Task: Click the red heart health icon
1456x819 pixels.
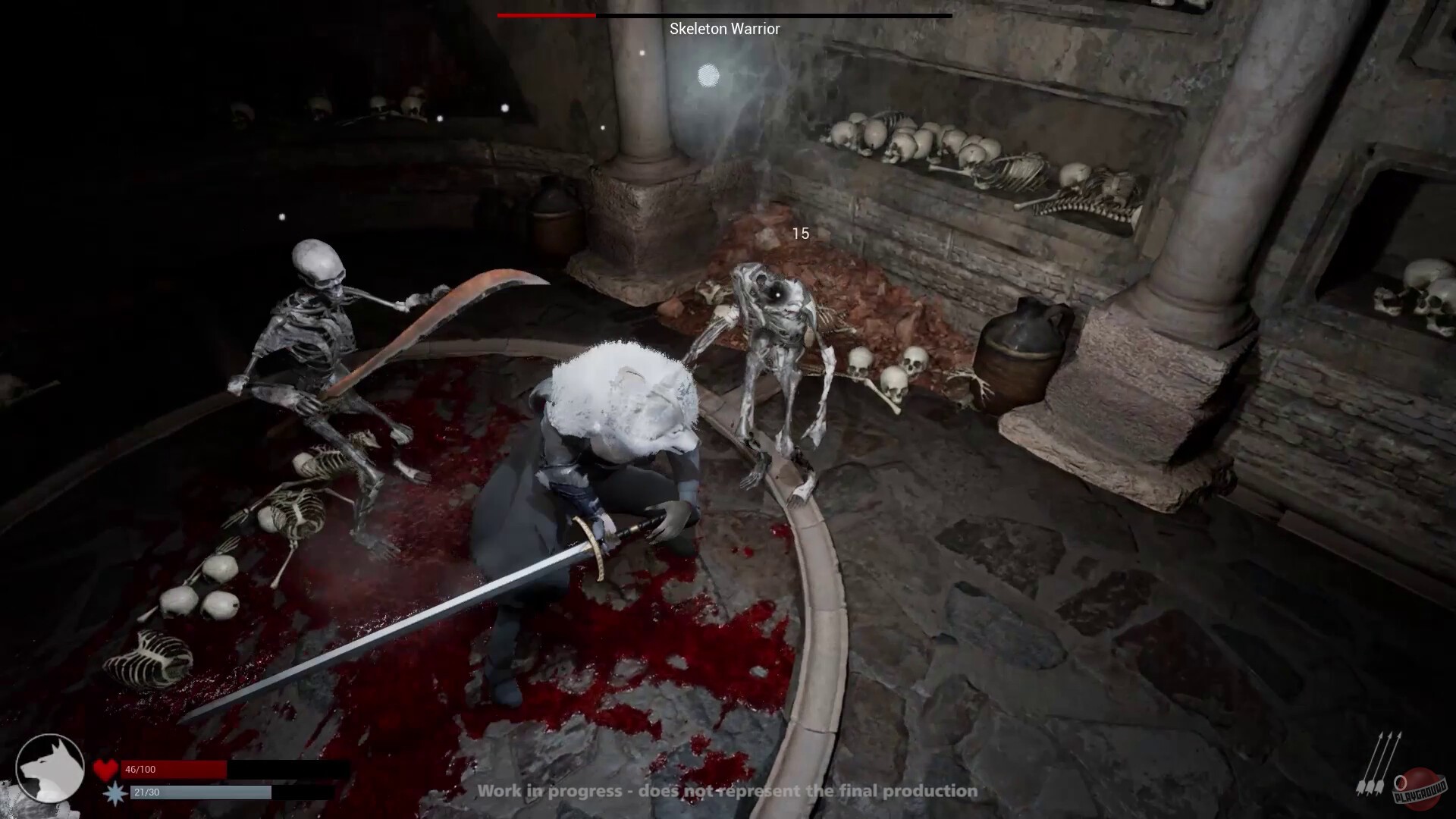Action: coord(106,768)
